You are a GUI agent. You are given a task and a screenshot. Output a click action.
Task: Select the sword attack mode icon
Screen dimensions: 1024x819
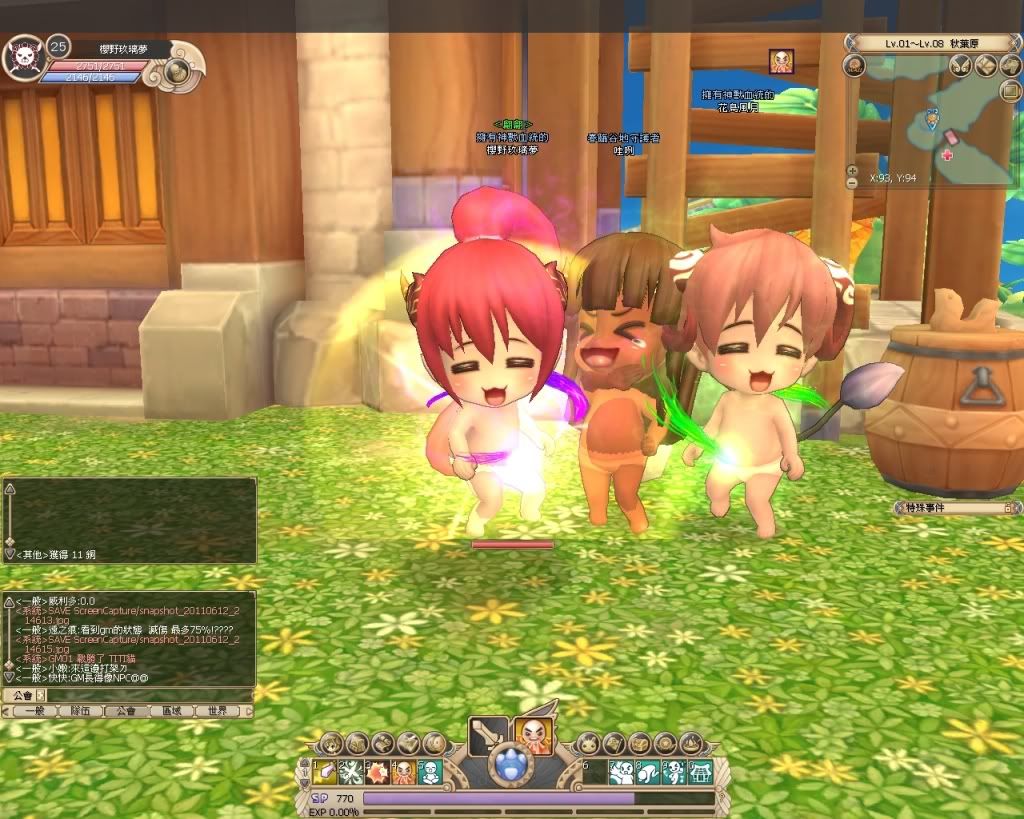(x=487, y=738)
